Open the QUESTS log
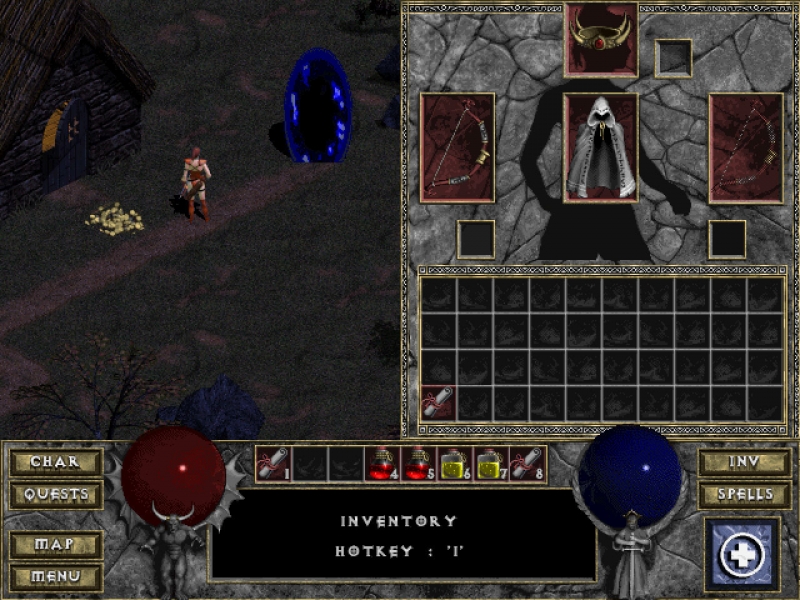This screenshot has height=600, width=800. (x=56, y=494)
